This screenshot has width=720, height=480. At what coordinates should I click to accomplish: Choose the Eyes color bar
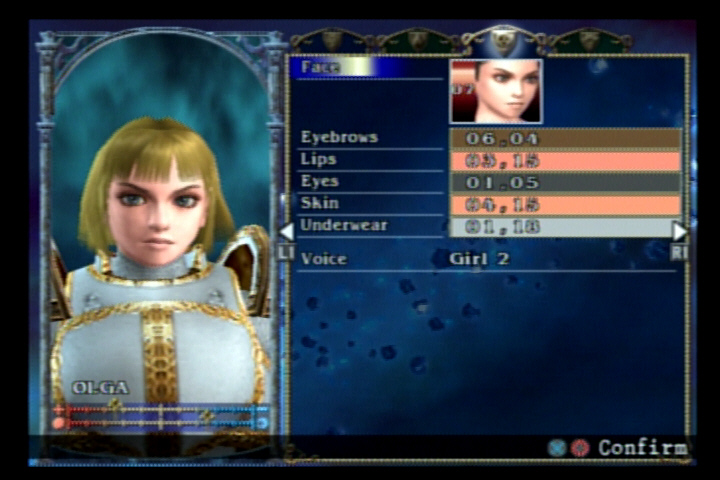pos(565,182)
